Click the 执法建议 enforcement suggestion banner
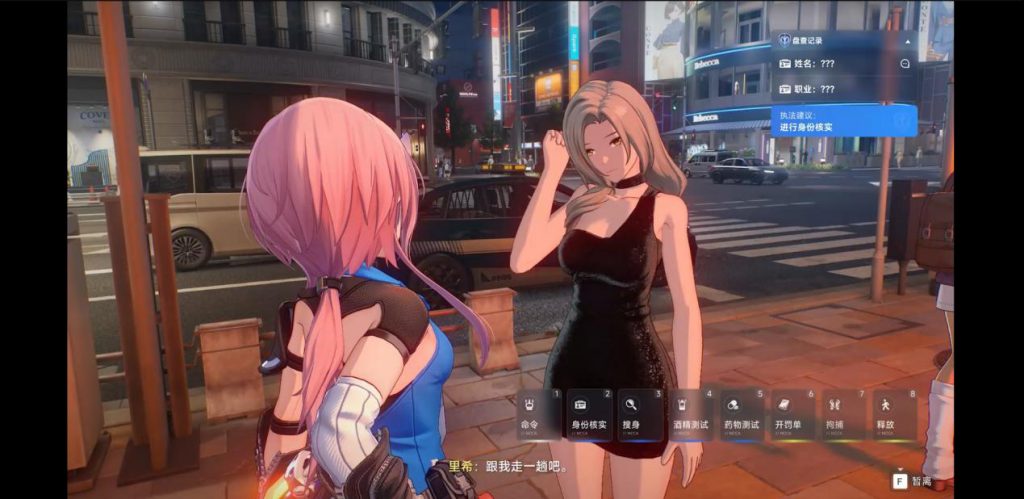 pyautogui.click(x=843, y=121)
